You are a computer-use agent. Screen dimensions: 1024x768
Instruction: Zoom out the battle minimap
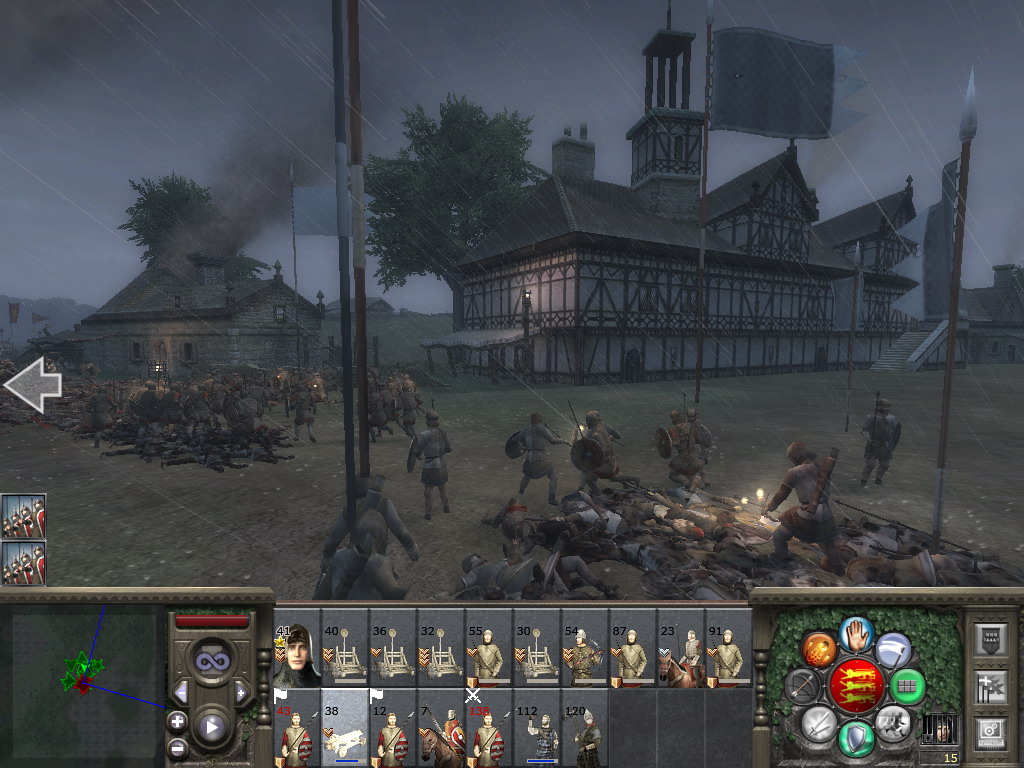coord(177,747)
